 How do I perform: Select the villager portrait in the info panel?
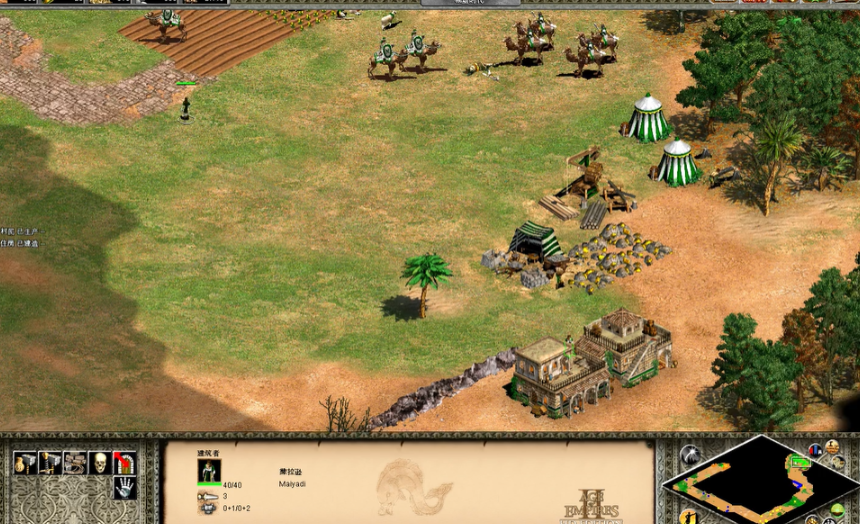(x=209, y=471)
